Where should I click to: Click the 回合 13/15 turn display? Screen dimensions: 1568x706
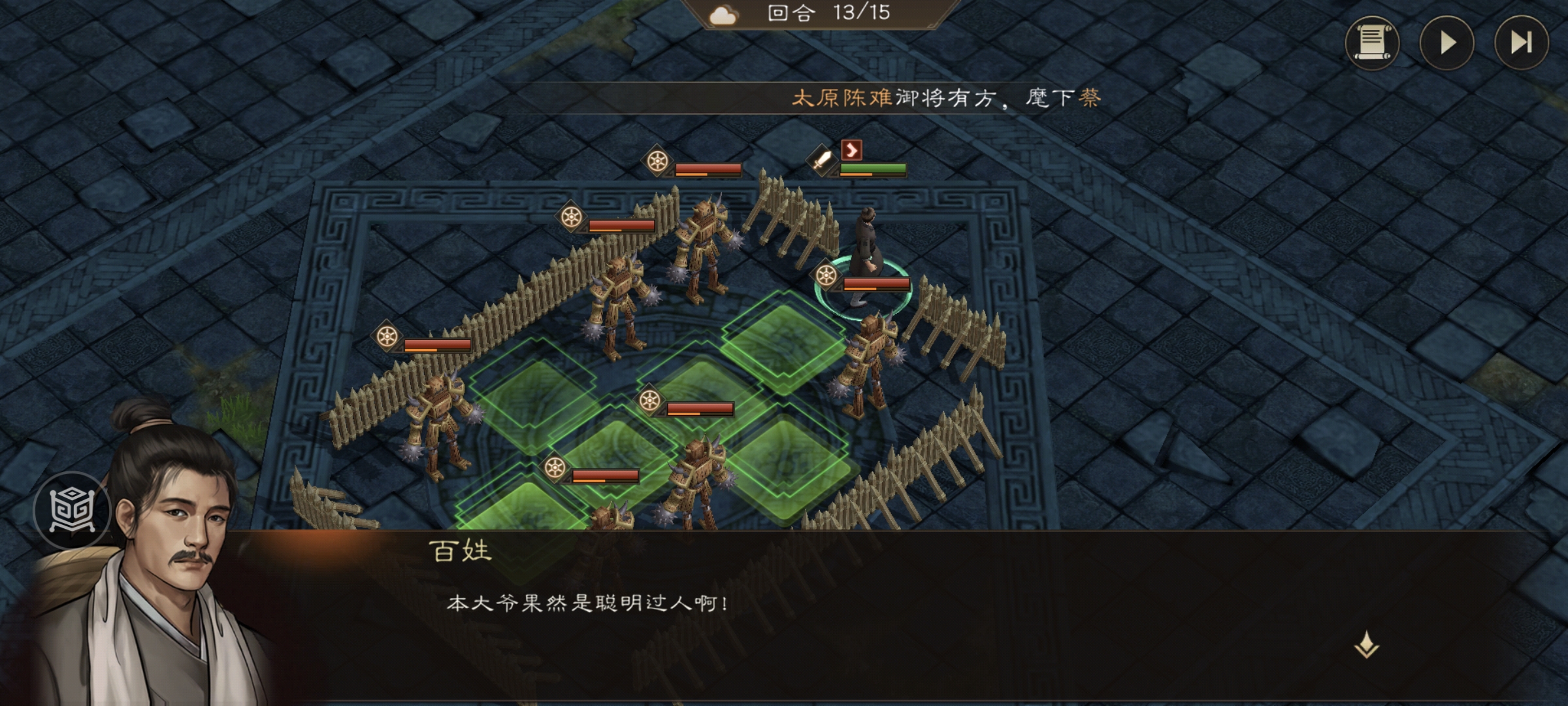(836, 14)
